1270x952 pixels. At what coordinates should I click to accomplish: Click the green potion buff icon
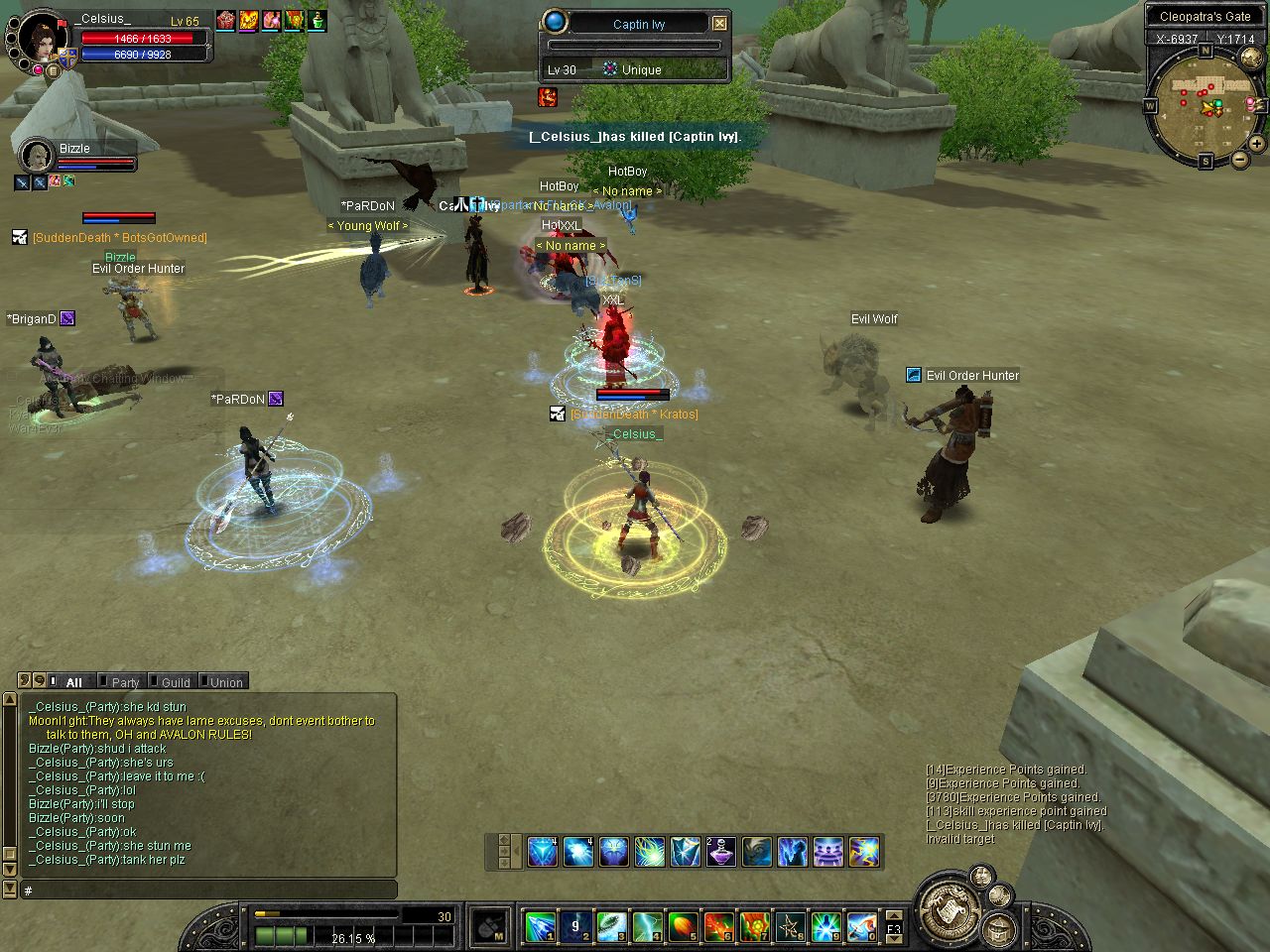click(x=317, y=20)
